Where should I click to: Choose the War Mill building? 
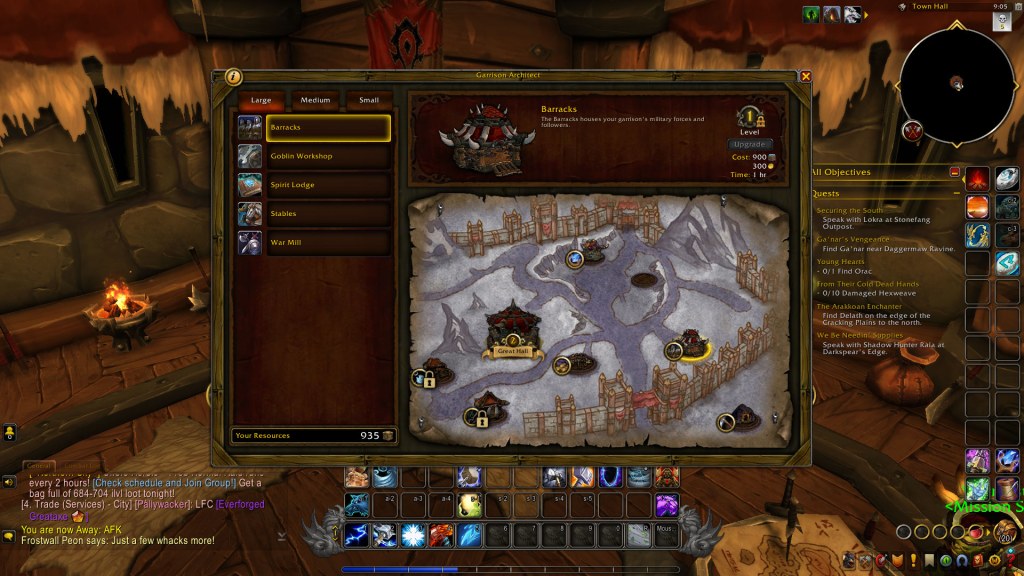pos(327,242)
